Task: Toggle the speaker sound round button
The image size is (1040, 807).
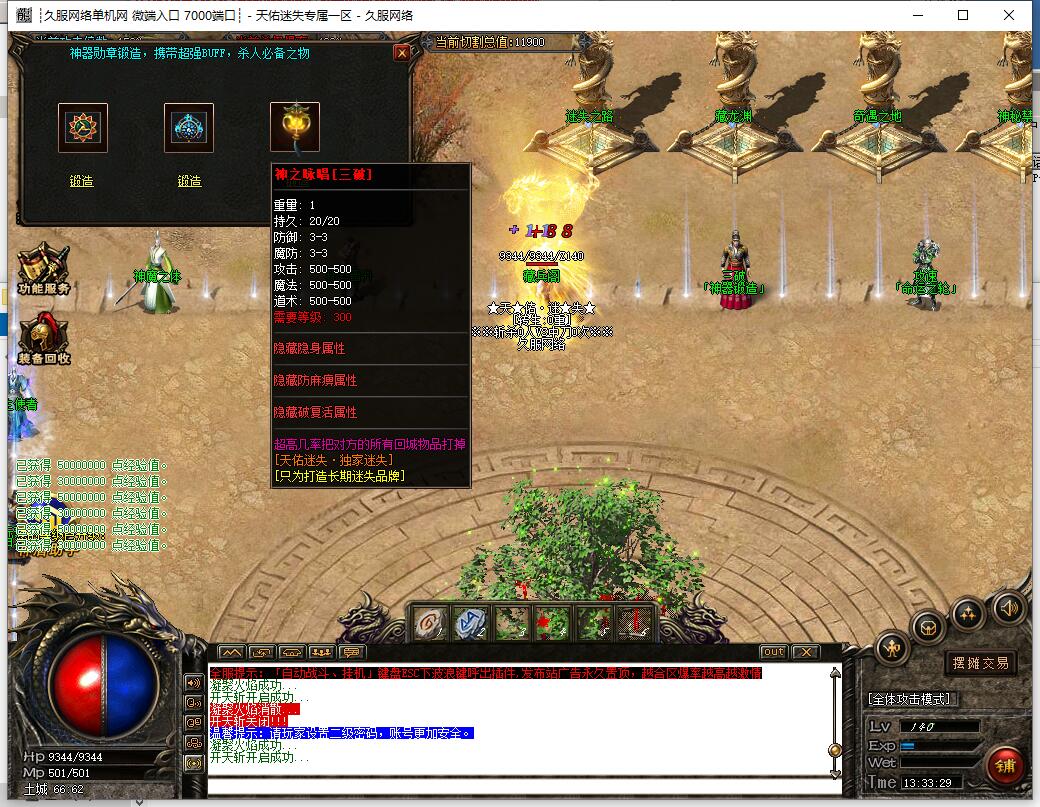Action: pos(1008,607)
